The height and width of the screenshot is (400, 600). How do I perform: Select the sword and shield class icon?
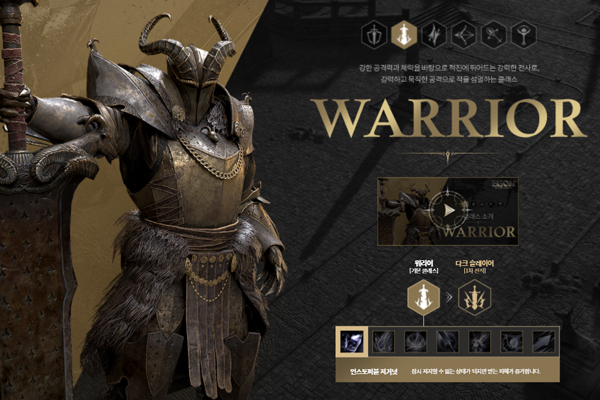pyautogui.click(x=376, y=34)
